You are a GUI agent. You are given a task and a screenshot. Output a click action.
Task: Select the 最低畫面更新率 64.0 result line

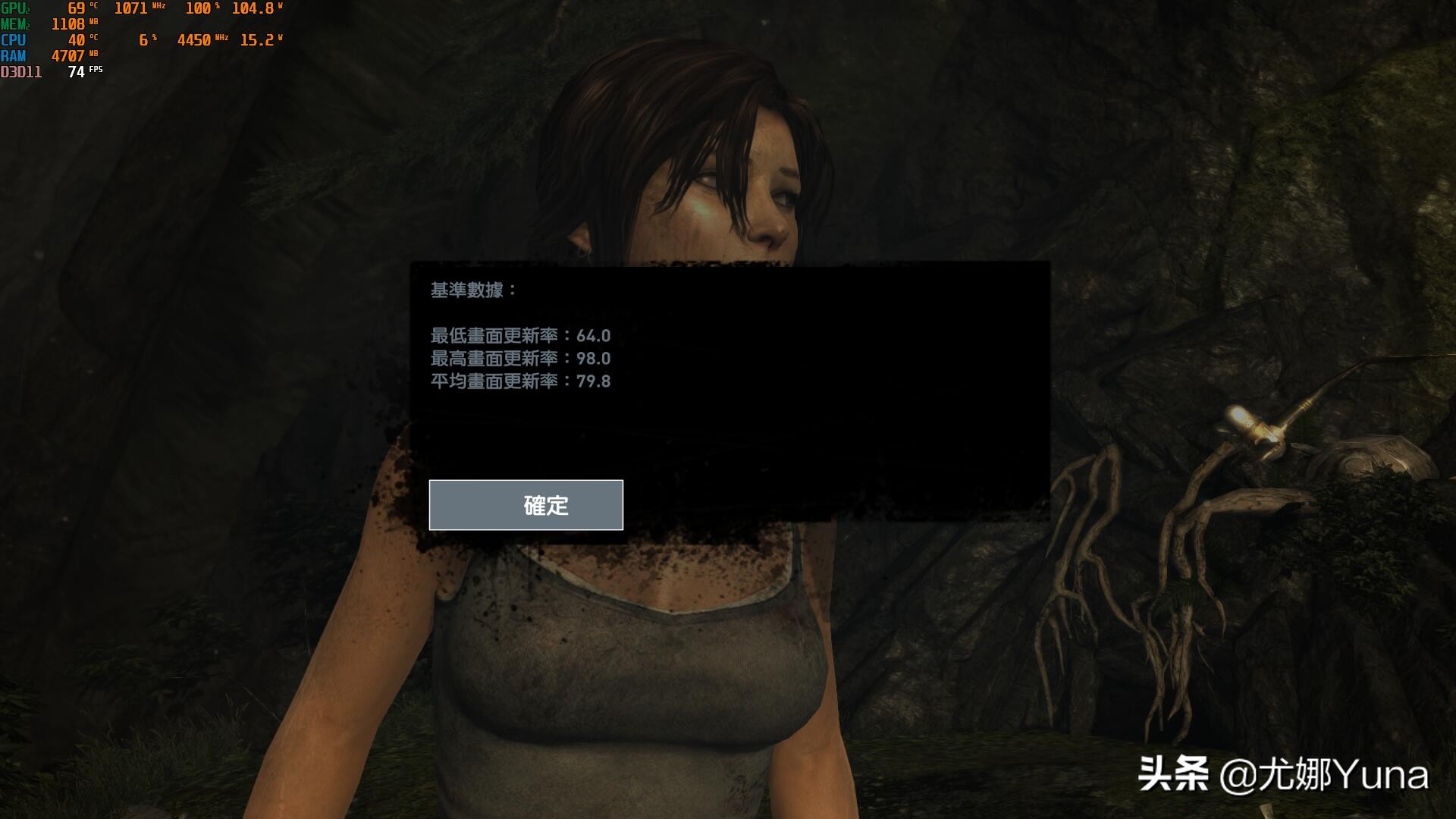[521, 334]
